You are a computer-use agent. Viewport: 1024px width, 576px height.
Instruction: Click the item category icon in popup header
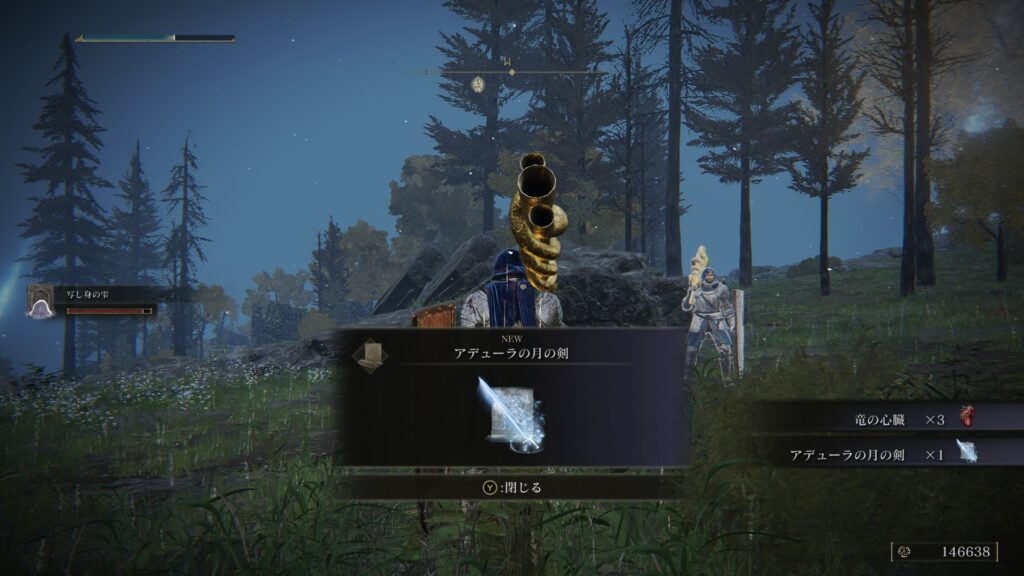pos(369,356)
